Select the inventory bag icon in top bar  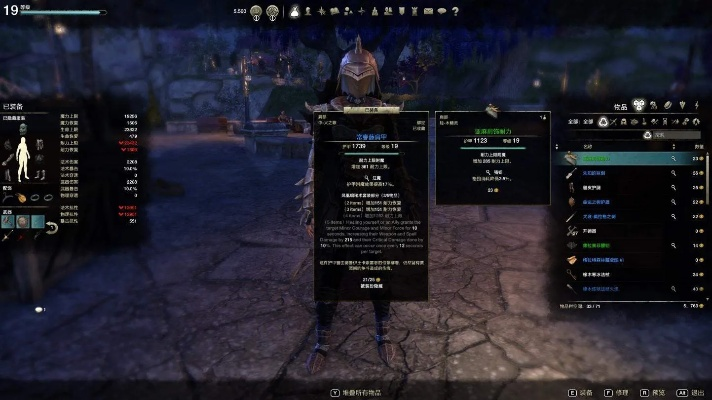point(295,11)
